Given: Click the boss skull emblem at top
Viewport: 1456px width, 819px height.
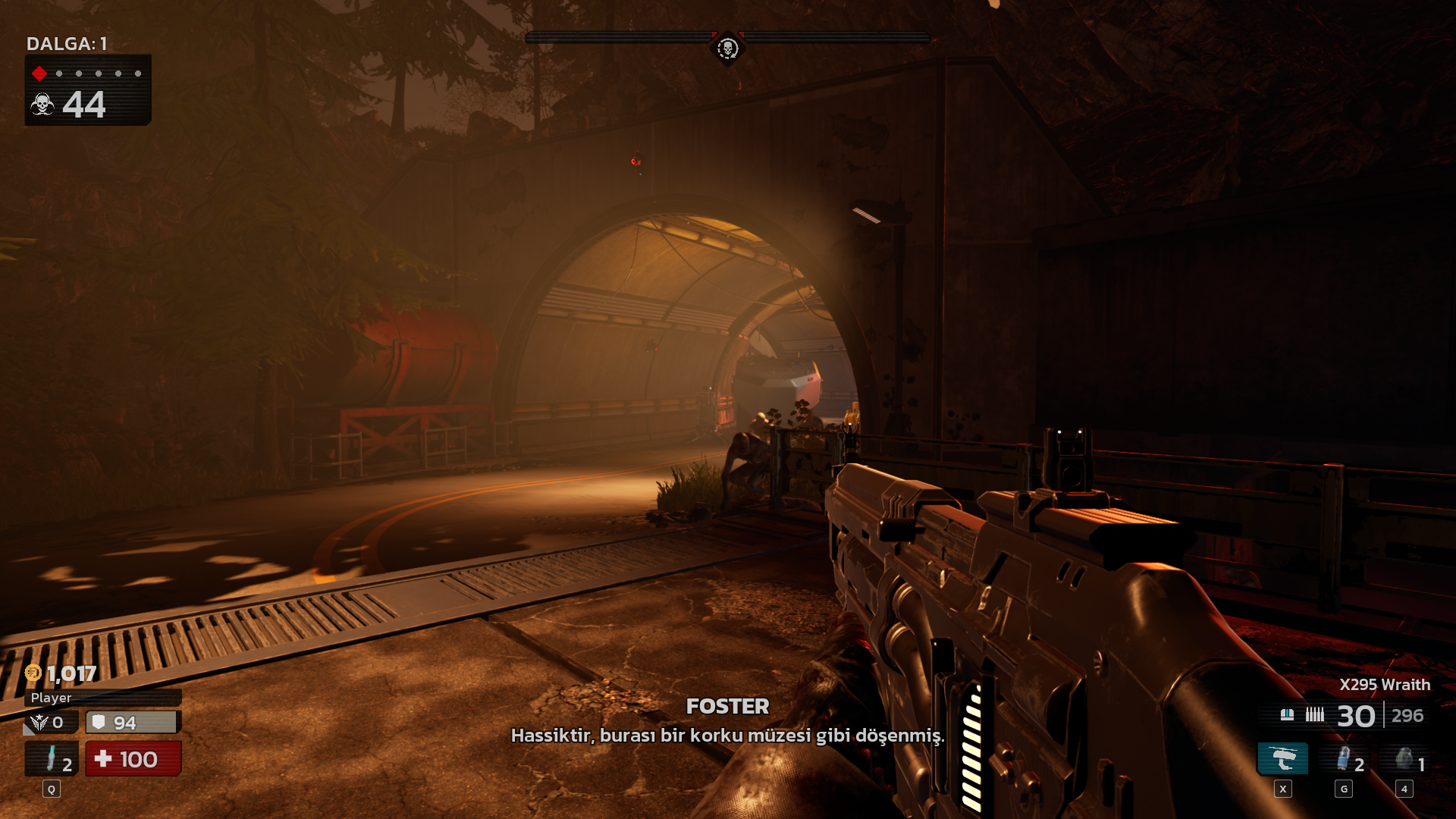Looking at the screenshot, I should pyautogui.click(x=727, y=49).
